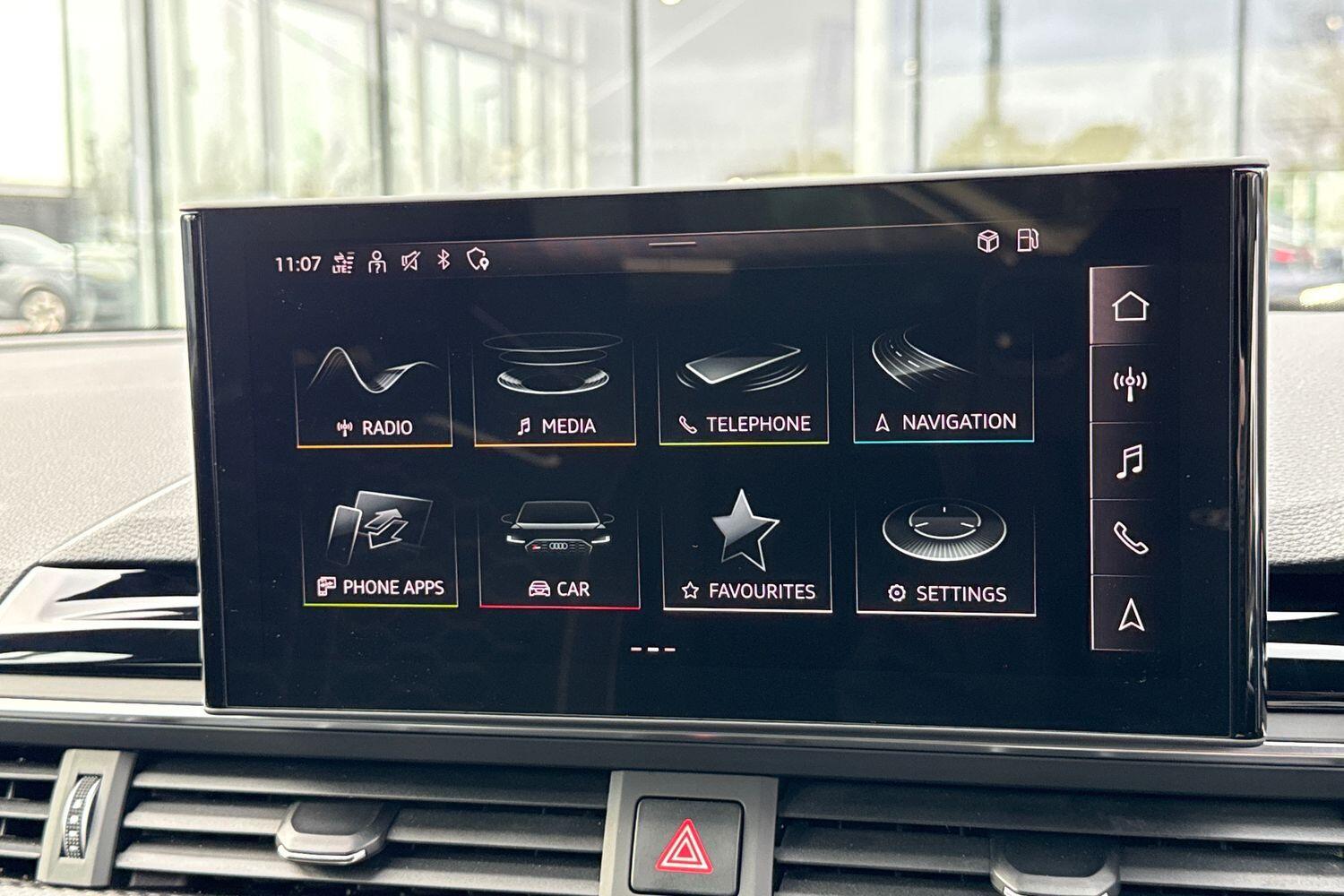Click the music note sidebar shortcut
The image size is (1344, 896).
click(x=1130, y=461)
